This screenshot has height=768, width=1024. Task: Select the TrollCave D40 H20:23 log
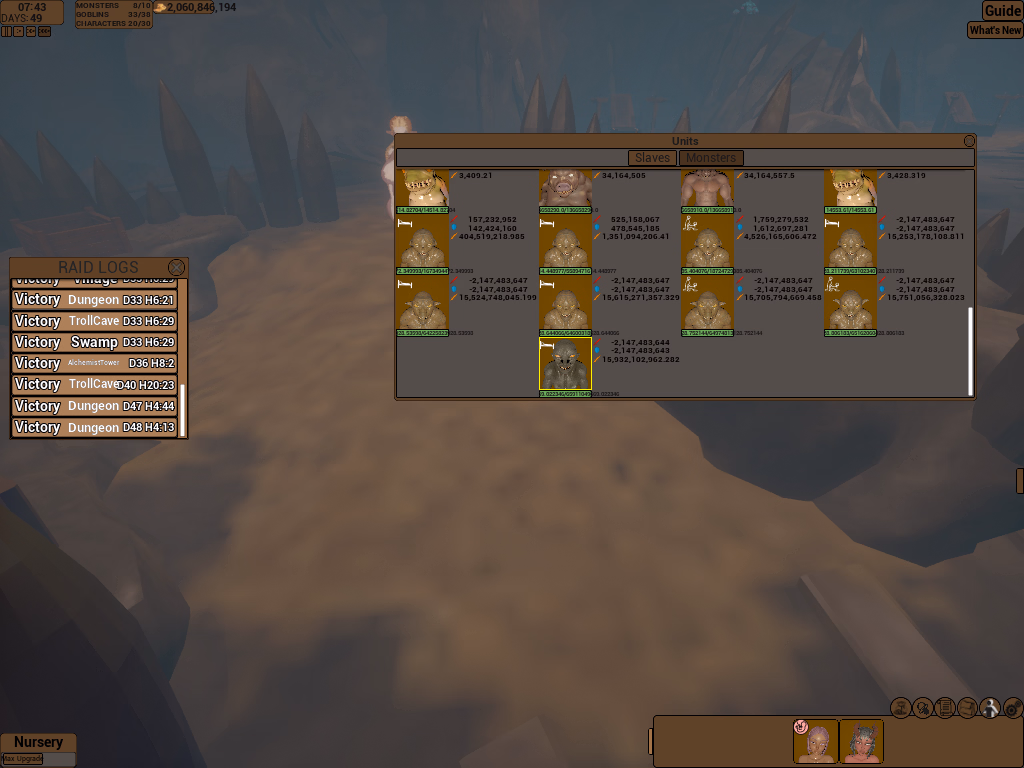[94, 384]
